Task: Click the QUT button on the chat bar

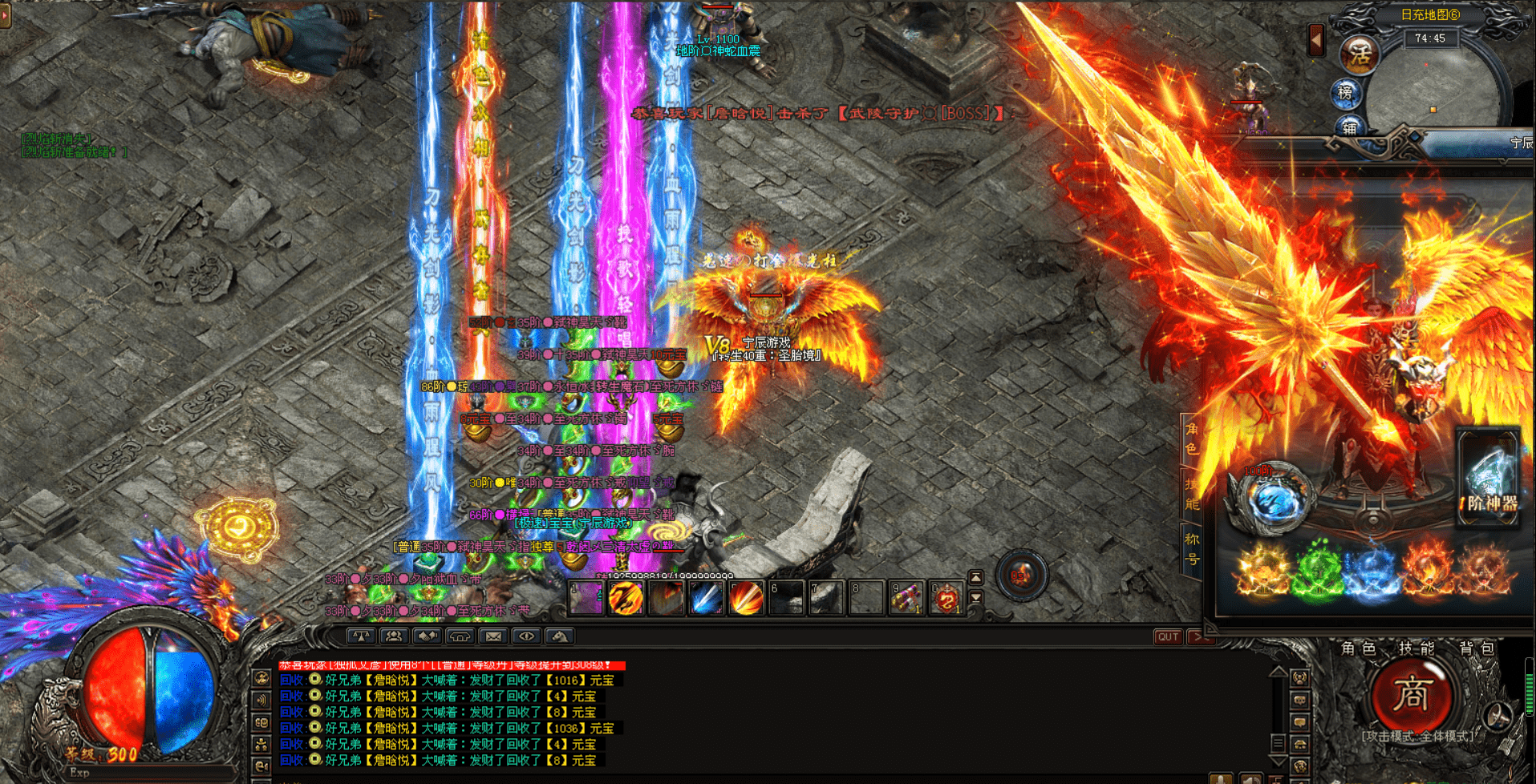Action: (x=1168, y=636)
